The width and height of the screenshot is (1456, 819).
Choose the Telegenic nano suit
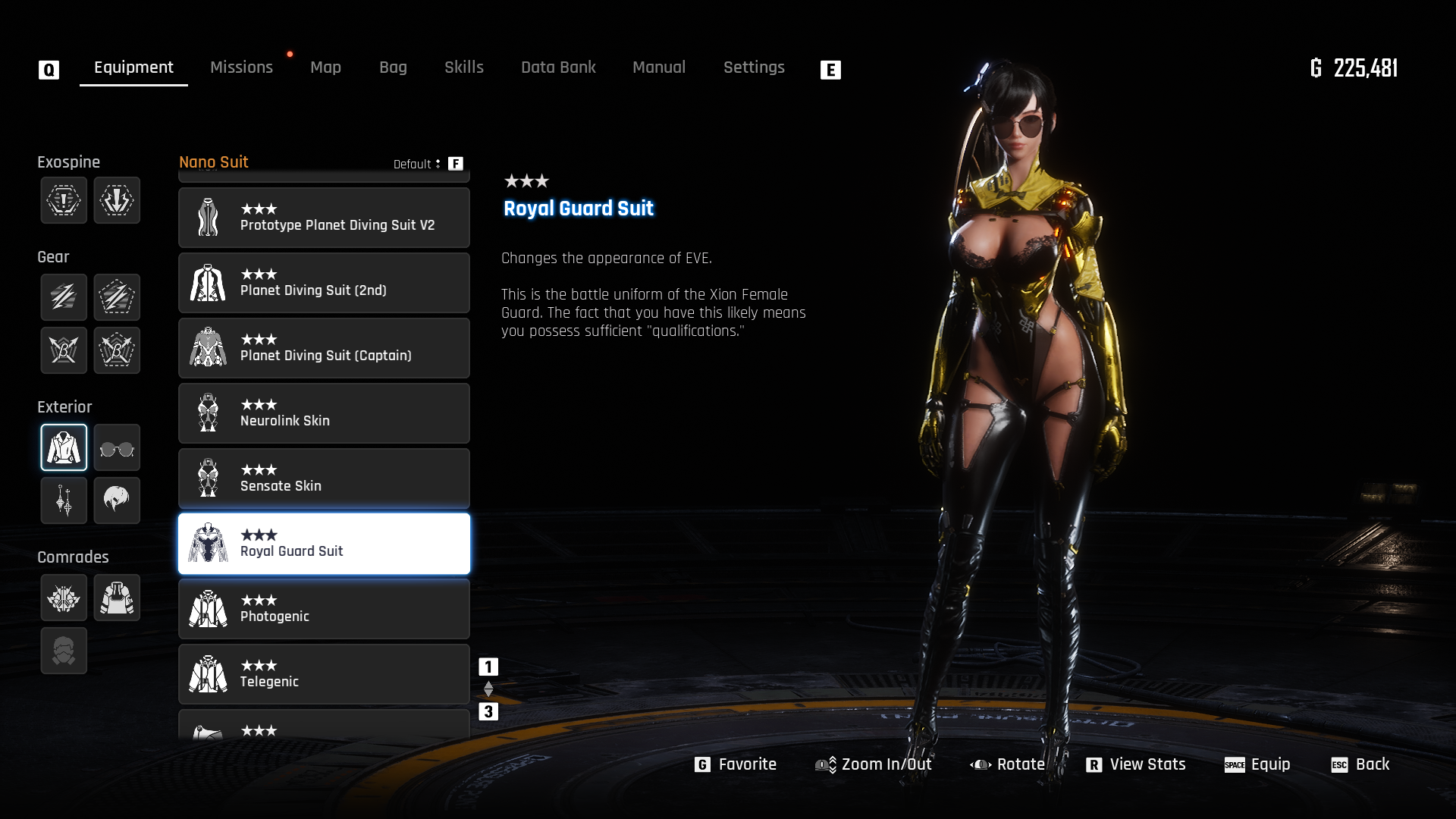(x=324, y=674)
